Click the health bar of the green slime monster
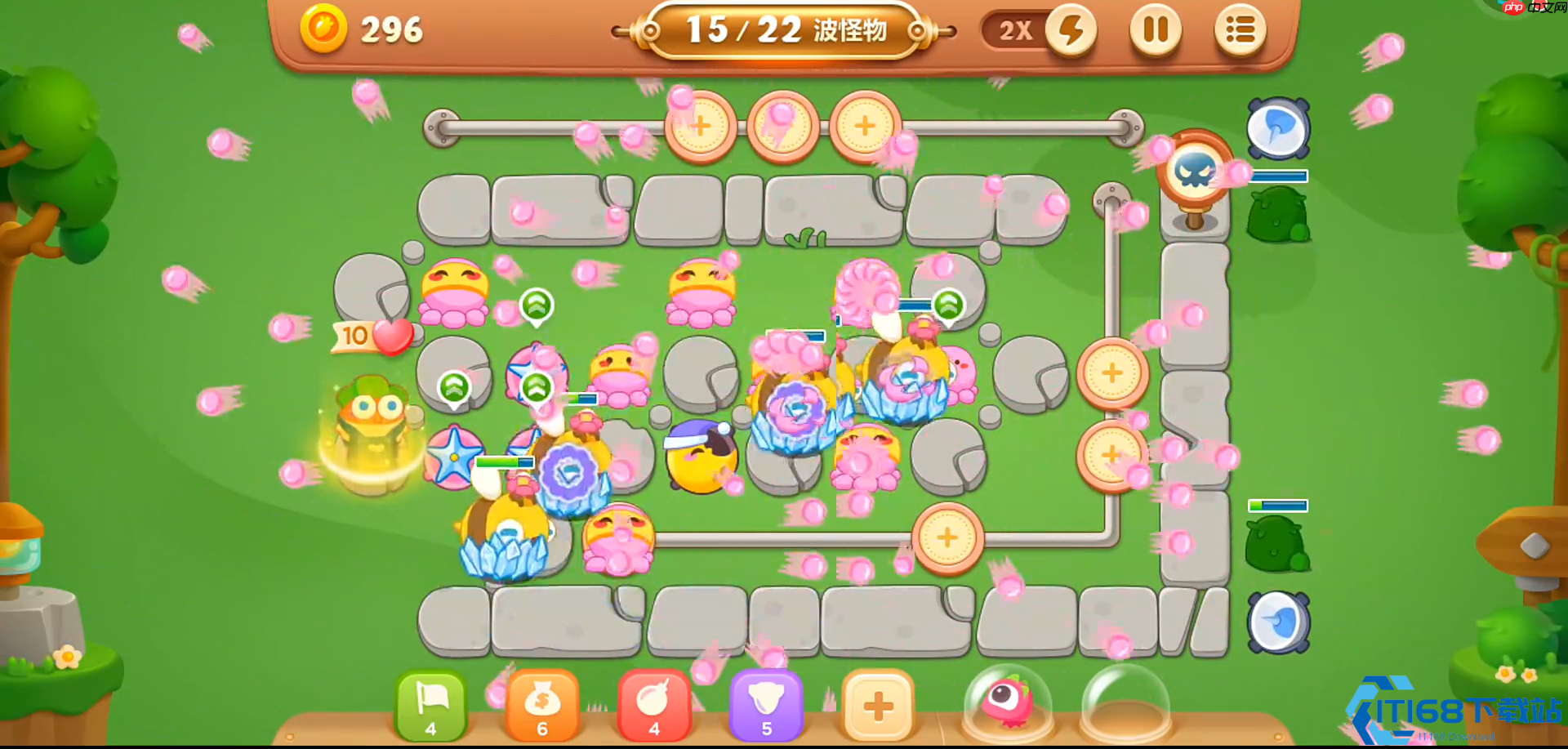This screenshot has height=749, width=1568. coord(1278,505)
